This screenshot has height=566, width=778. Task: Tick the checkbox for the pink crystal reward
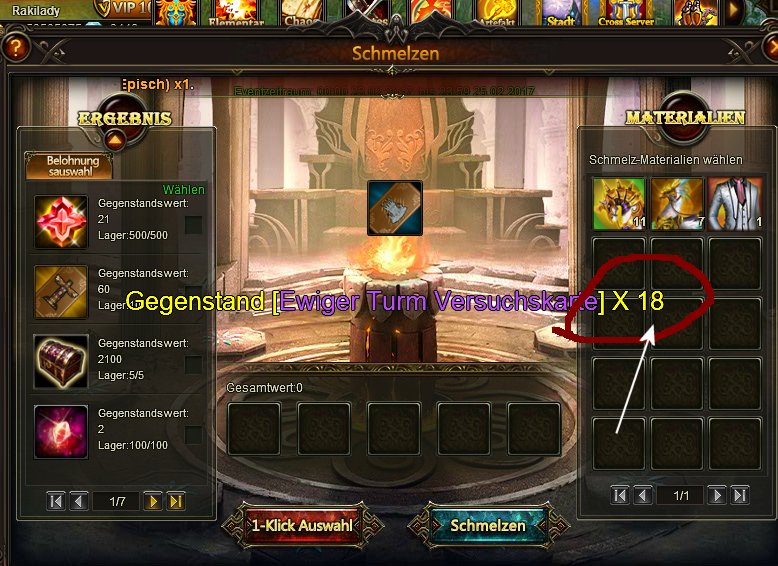point(193,435)
